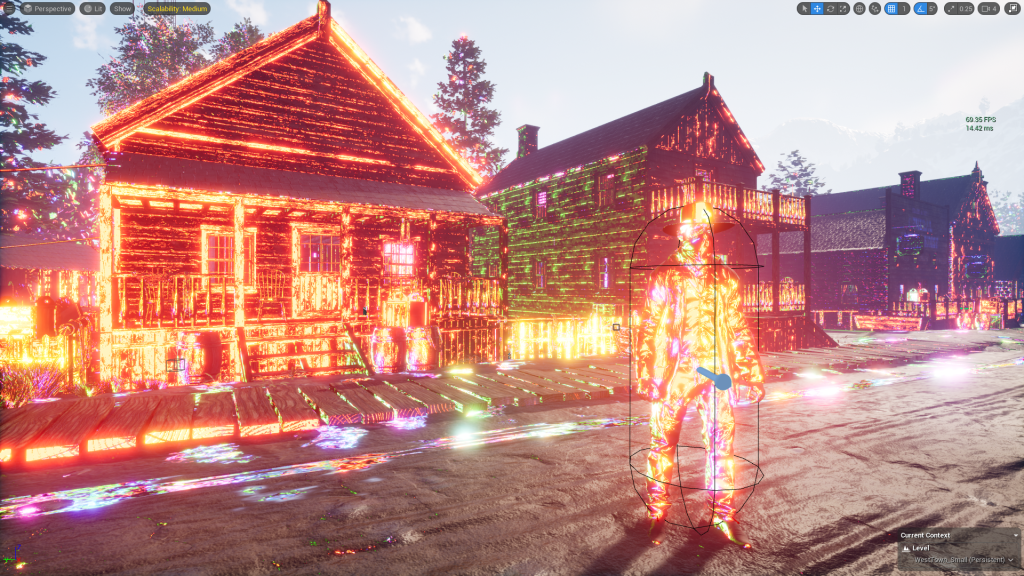The width and height of the screenshot is (1024, 576).
Task: Adjust the camera speed setting
Action: click(x=989, y=8)
